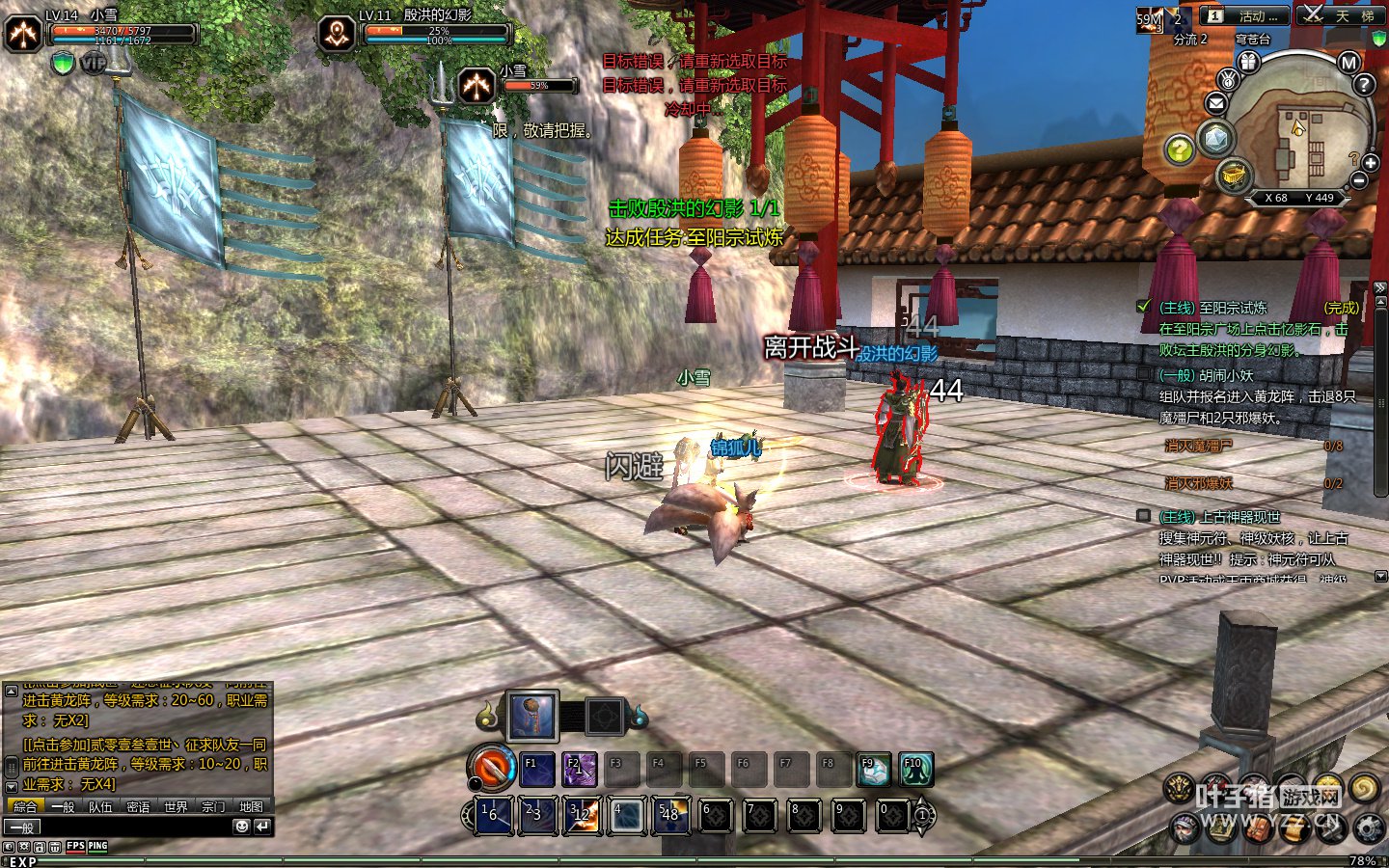This screenshot has height=868, width=1389.
Task: Open the chat emoji smiley button
Action: [241, 827]
